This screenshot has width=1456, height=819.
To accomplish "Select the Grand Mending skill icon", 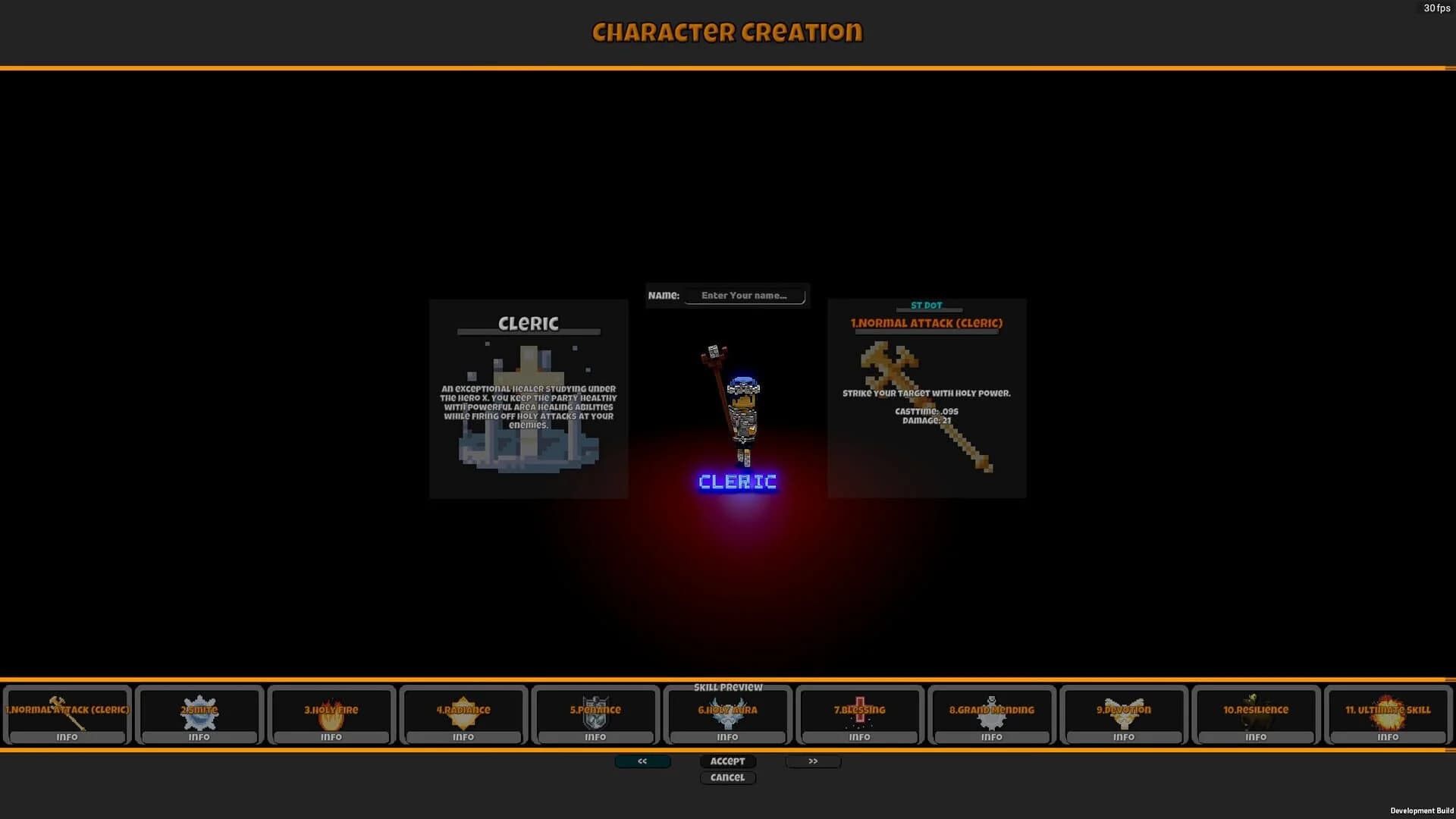I will click(992, 711).
